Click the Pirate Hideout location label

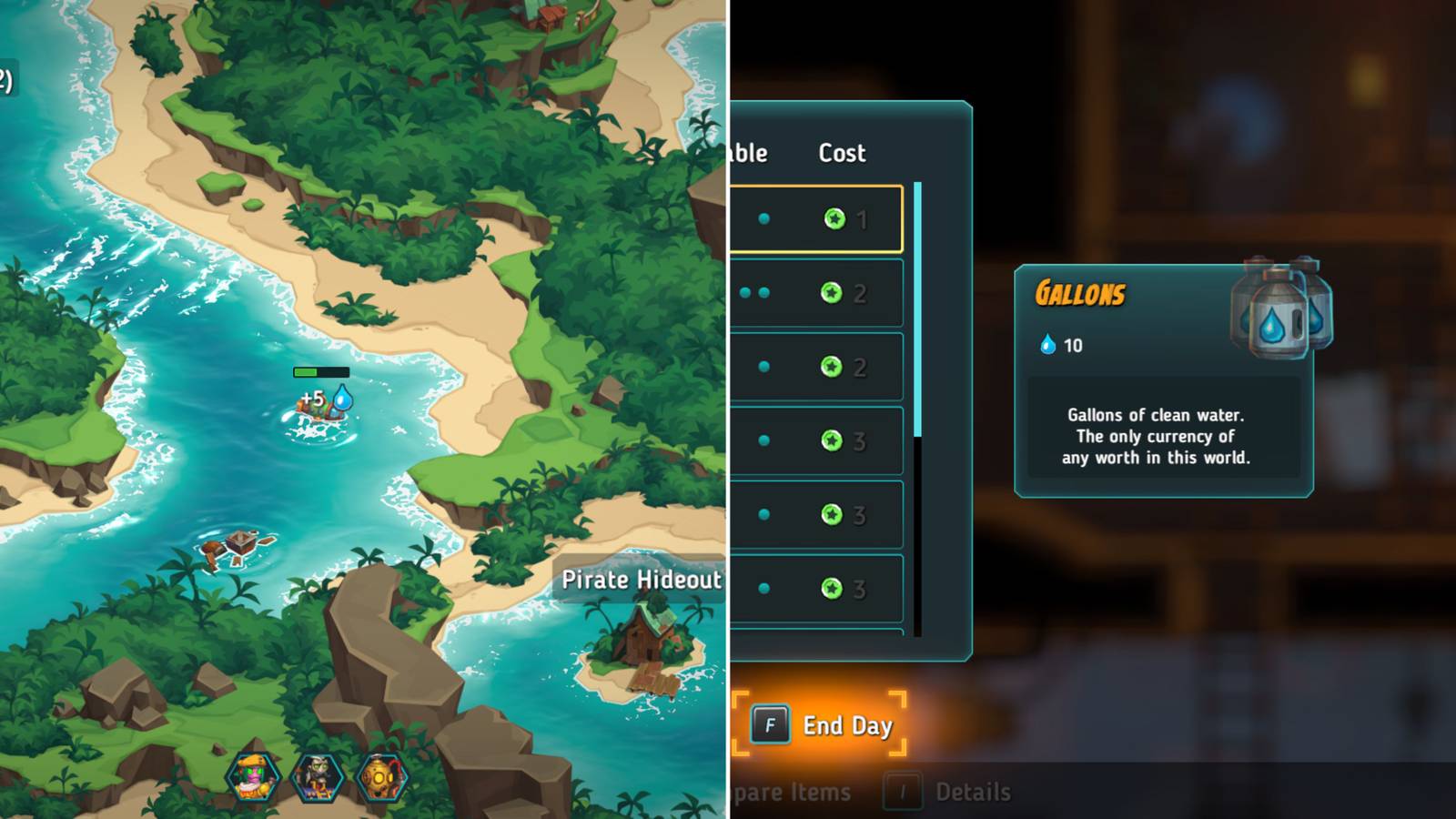coord(643,580)
